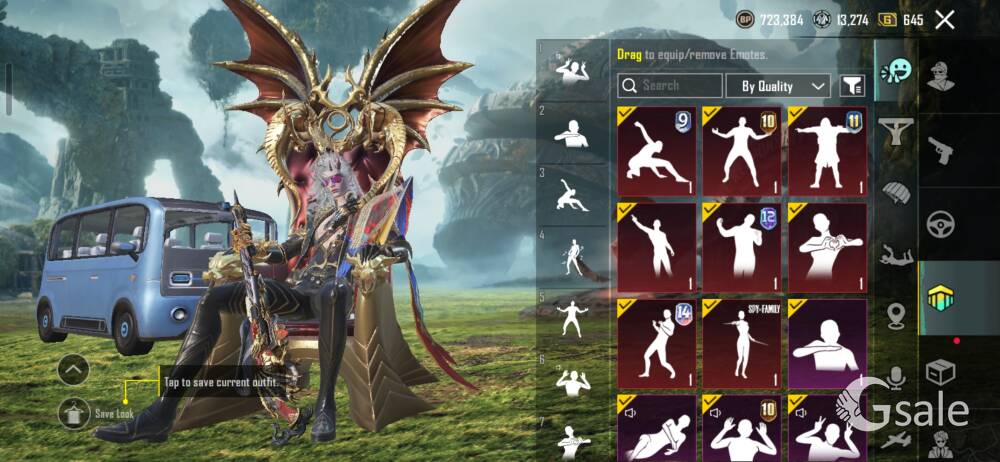The width and height of the screenshot is (1000, 462).
Task: Click the BP currency balance icon
Action: (x=745, y=19)
